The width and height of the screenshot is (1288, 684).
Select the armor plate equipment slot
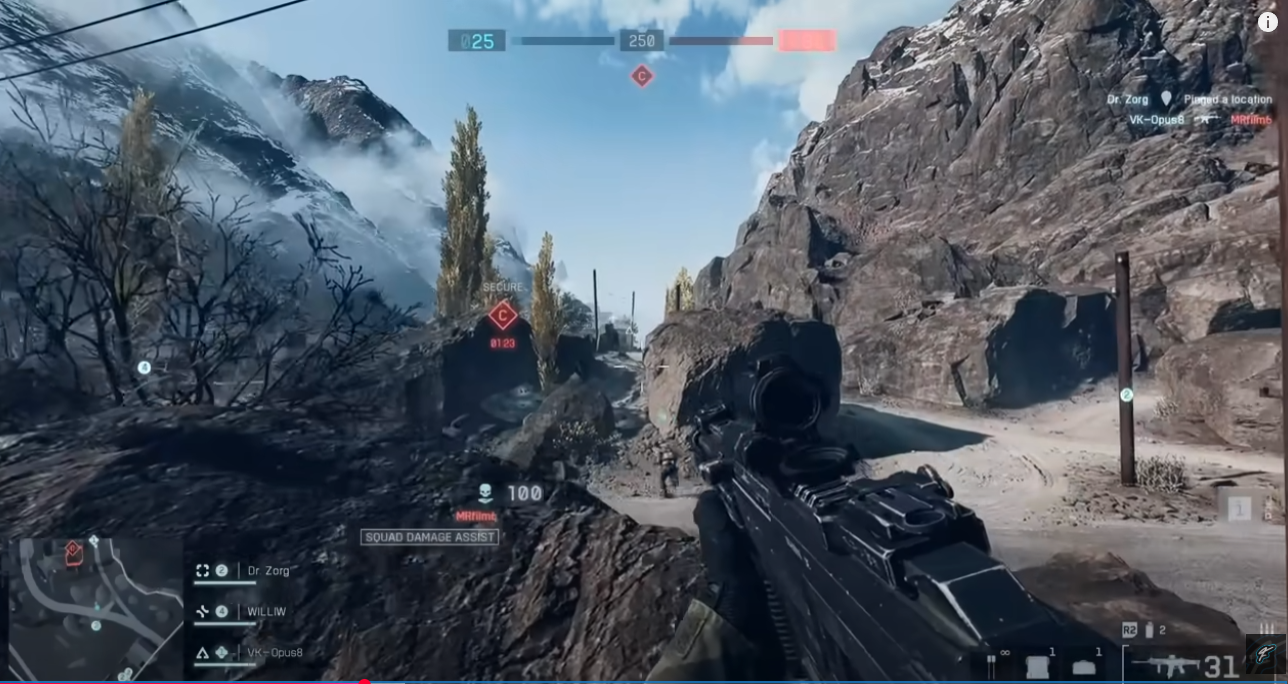(1038, 666)
